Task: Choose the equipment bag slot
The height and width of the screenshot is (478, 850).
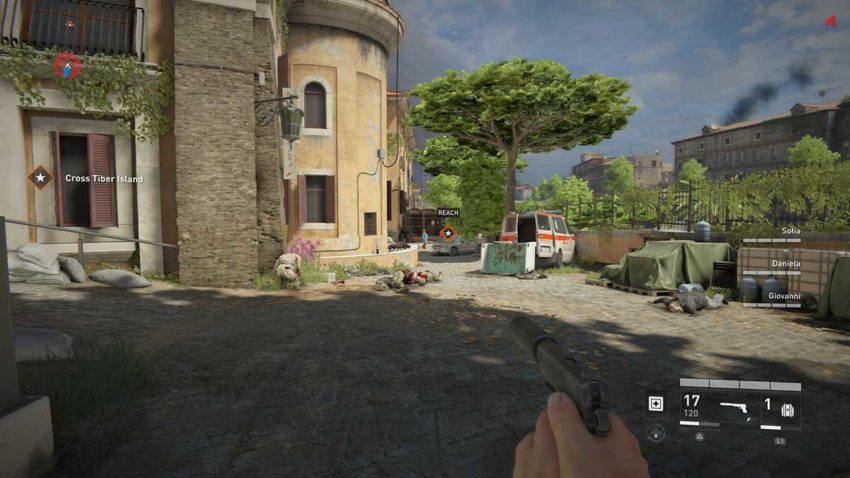Action: click(785, 409)
